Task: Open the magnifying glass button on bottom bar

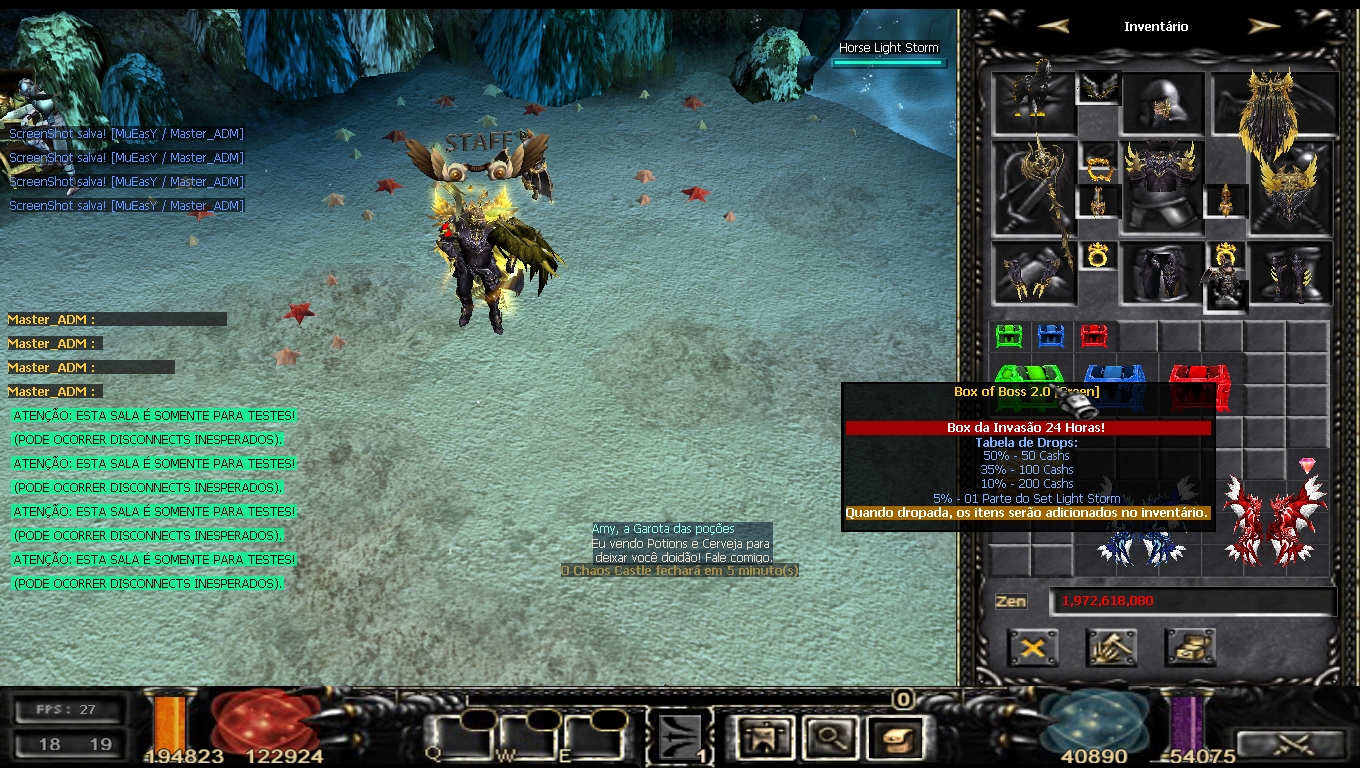Action: click(x=828, y=738)
